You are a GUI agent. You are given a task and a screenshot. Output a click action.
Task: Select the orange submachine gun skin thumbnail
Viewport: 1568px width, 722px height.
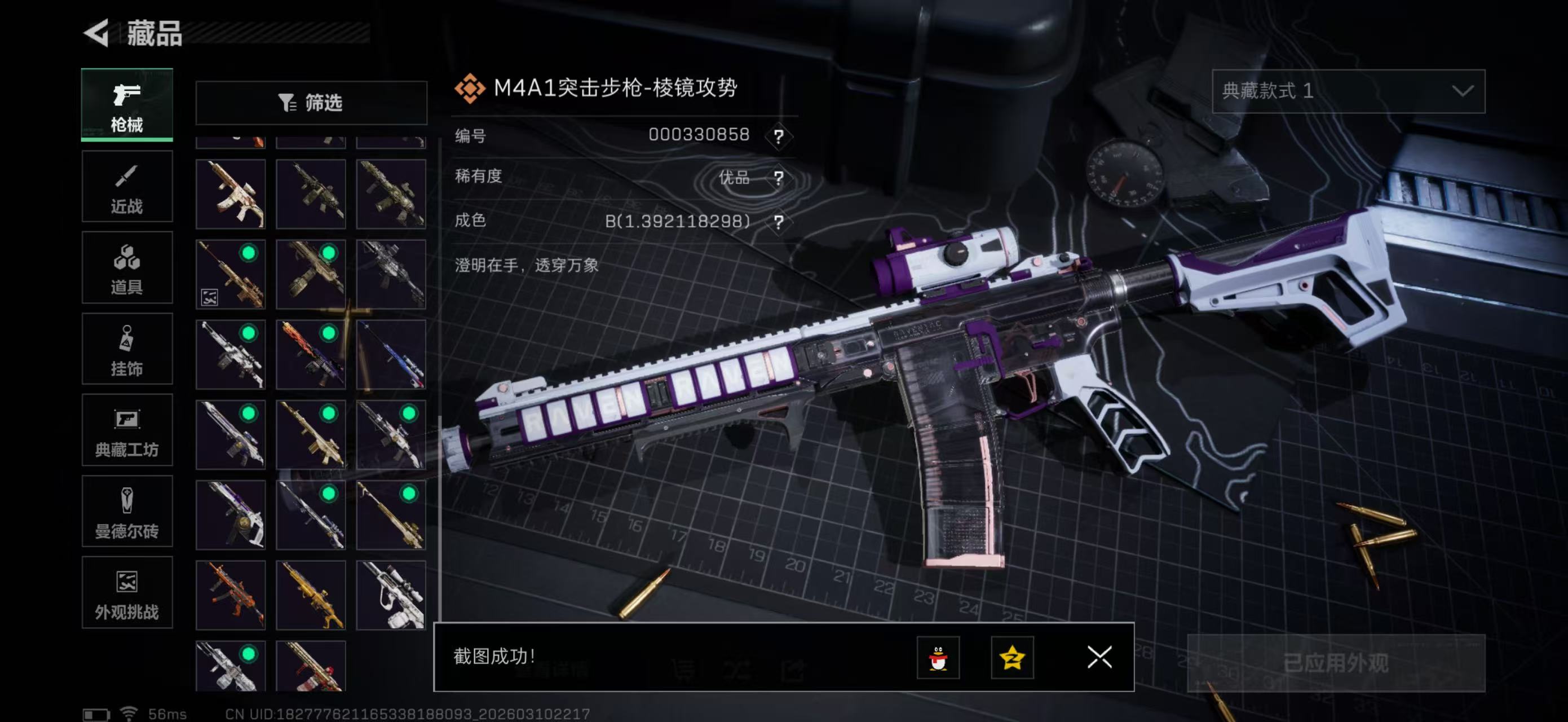coord(231,595)
